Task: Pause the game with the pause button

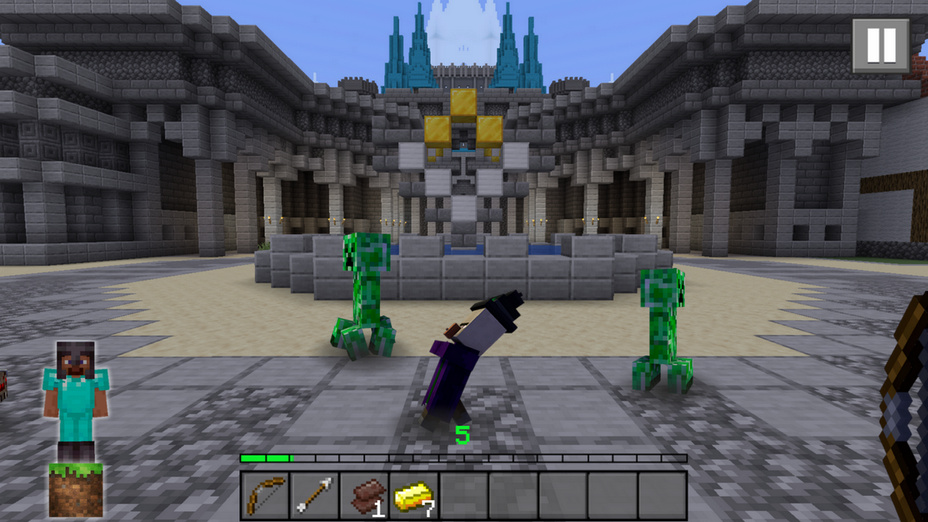Action: [880, 45]
